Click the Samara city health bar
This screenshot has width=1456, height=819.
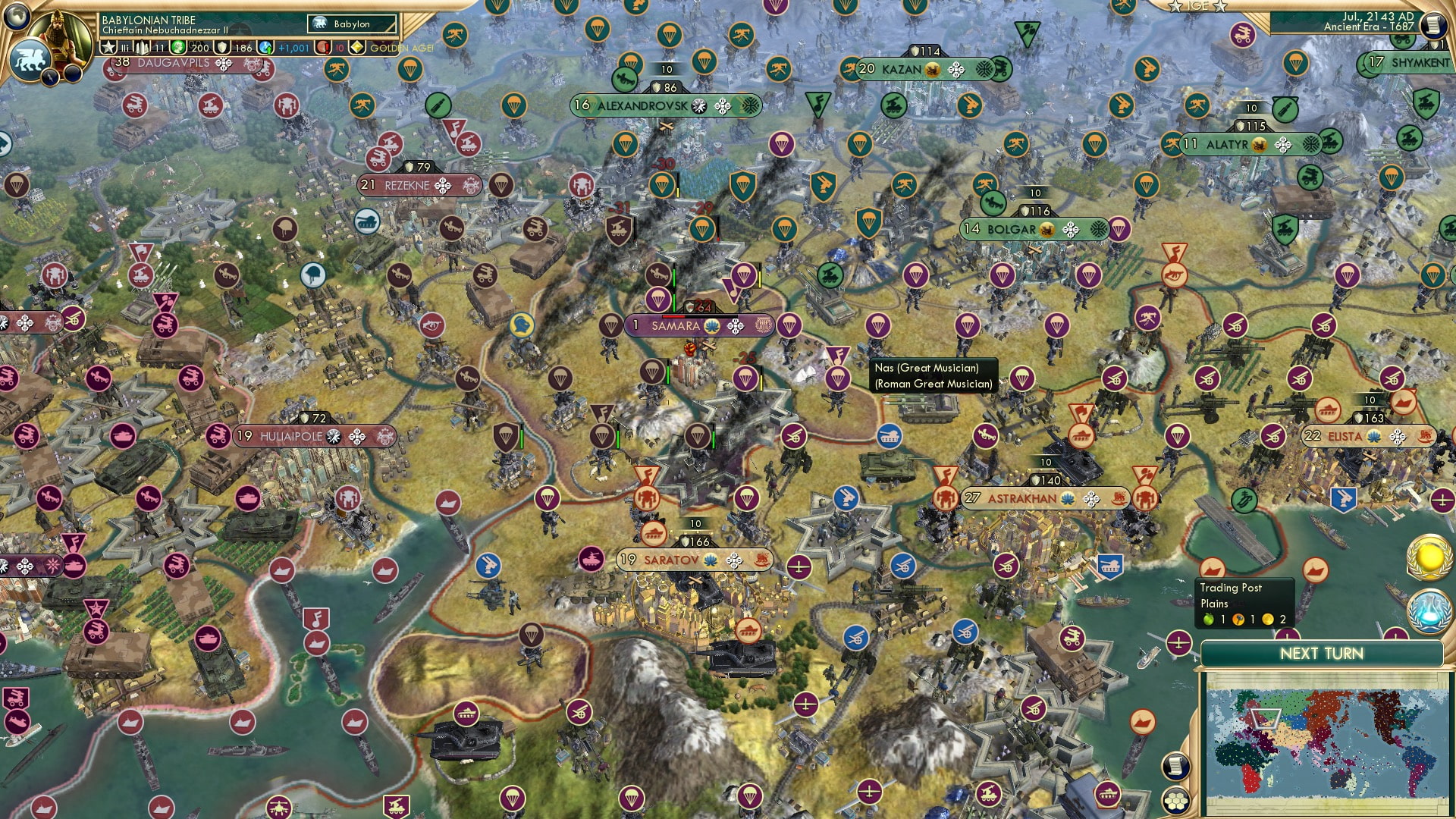point(699,316)
